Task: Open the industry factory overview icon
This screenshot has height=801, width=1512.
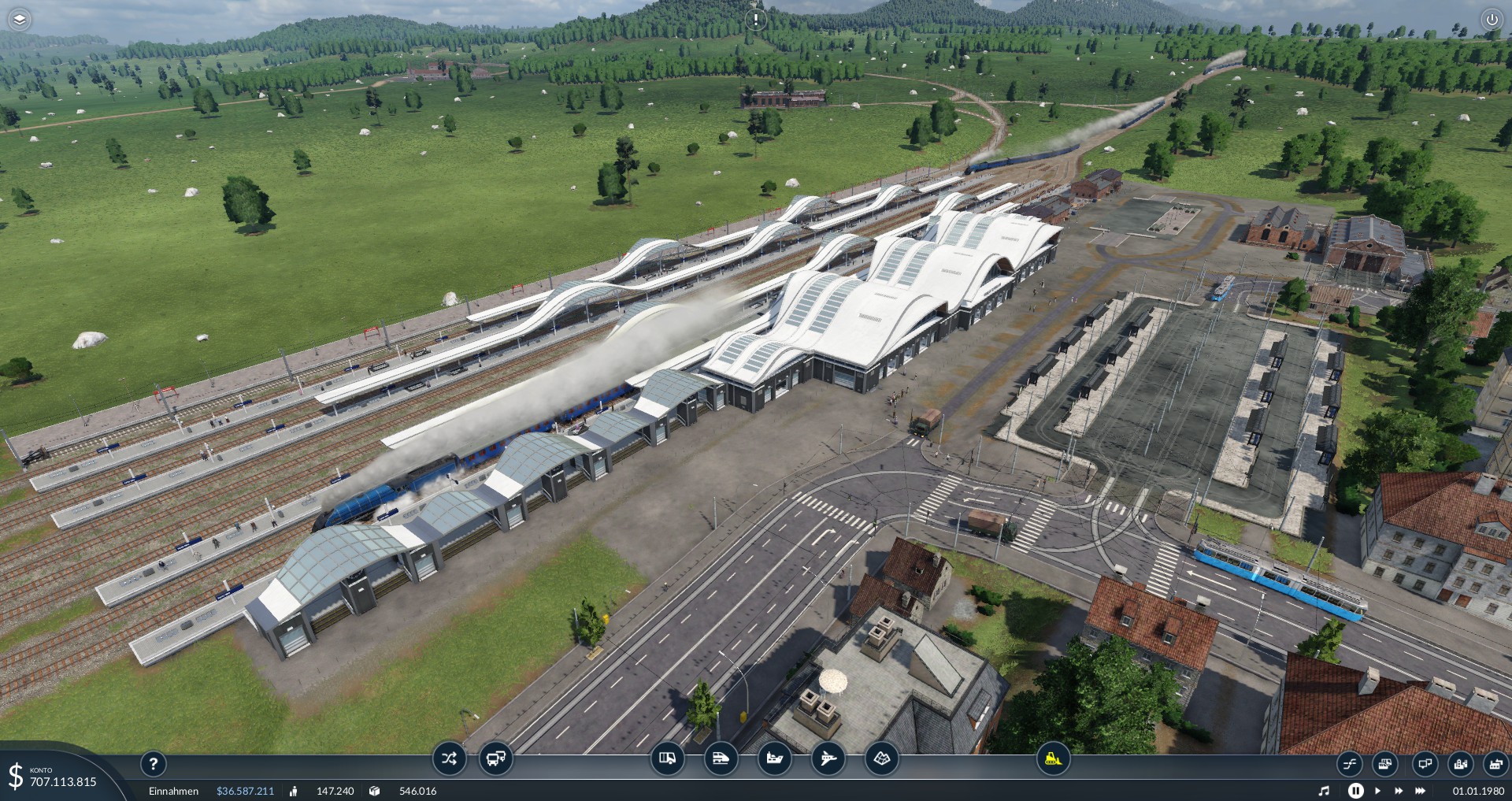Action: pyautogui.click(x=1495, y=763)
